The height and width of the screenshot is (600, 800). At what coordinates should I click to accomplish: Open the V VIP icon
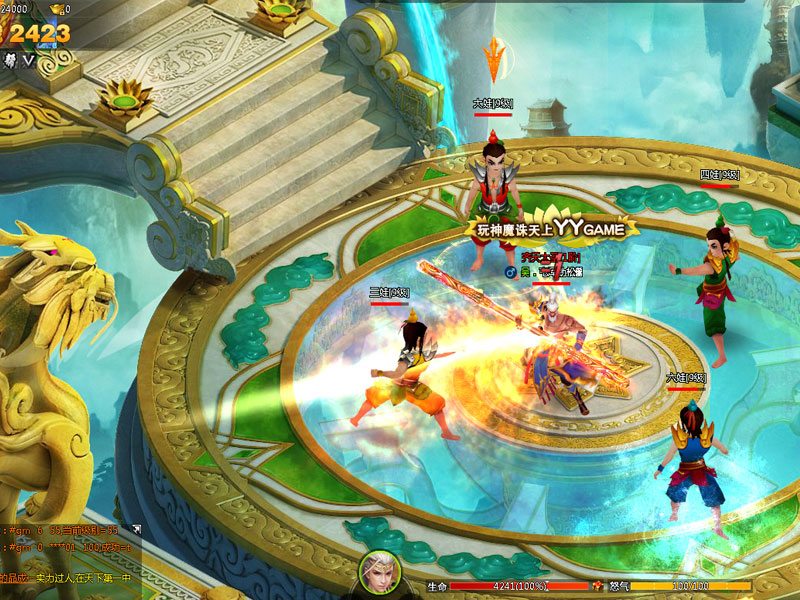pyautogui.click(x=29, y=60)
